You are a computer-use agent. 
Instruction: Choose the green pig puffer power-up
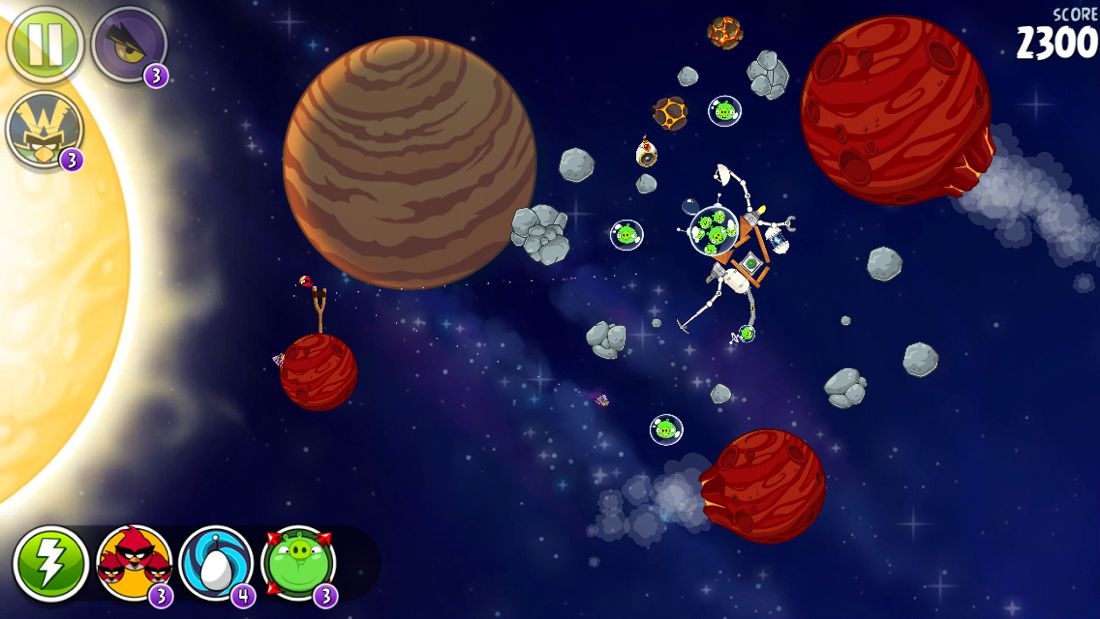[298, 563]
